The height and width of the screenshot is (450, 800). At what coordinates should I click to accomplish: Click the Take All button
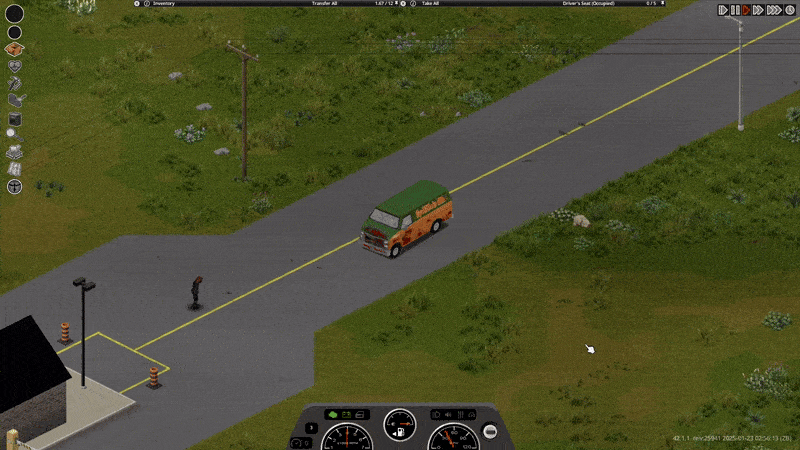tap(431, 4)
